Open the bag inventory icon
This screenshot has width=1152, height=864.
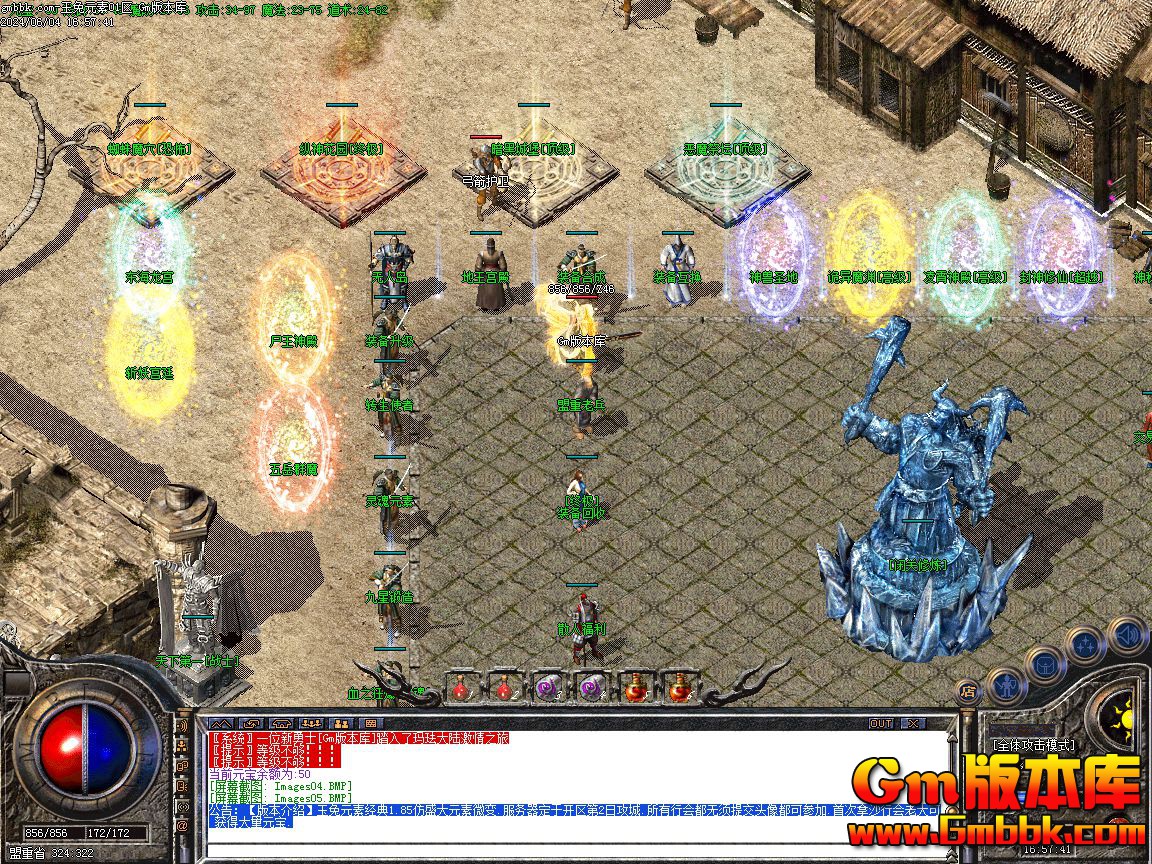[1043, 664]
